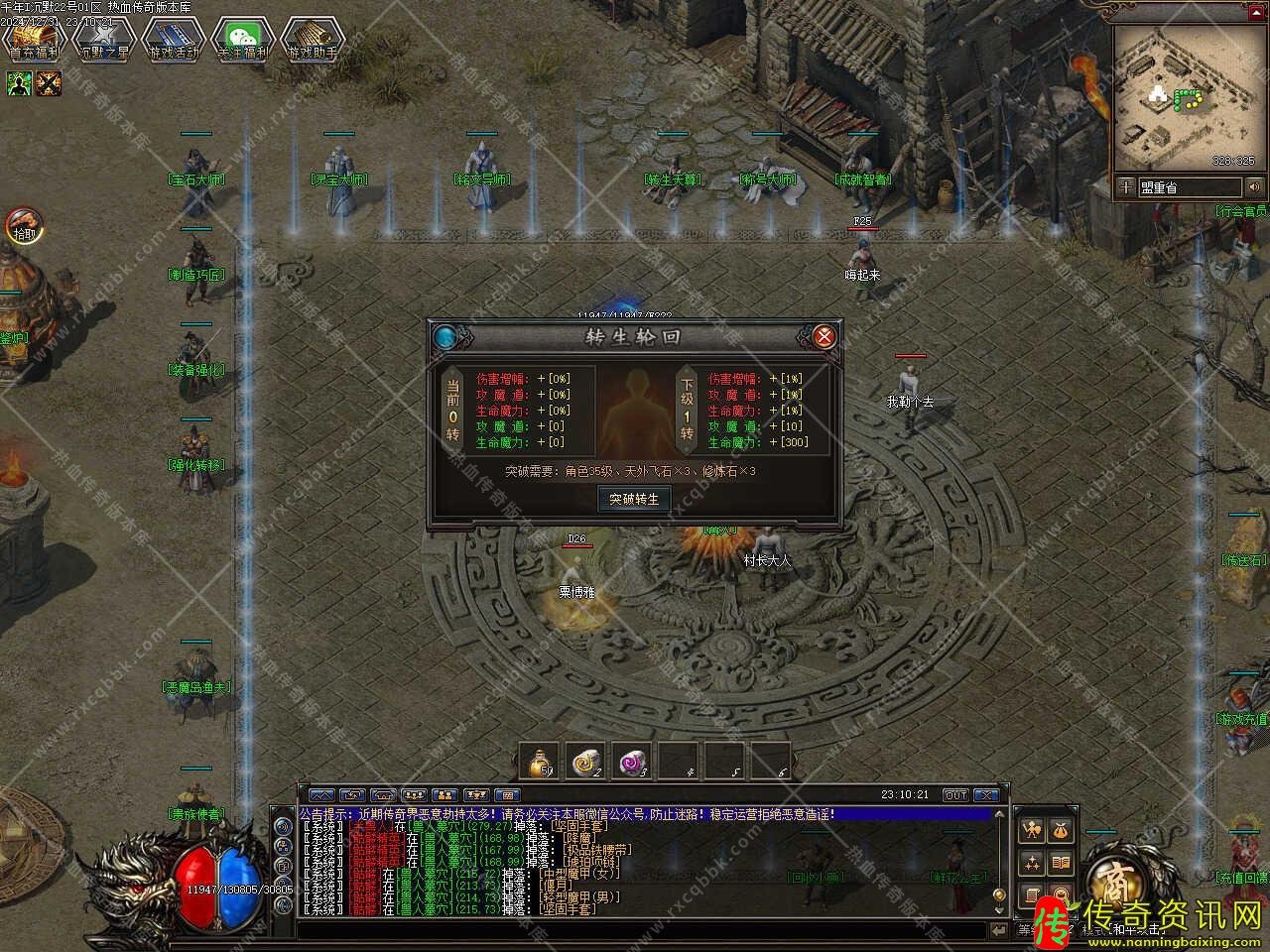1270x952 pixels.
Task: Open the 关注福利 WeChat bonus
Action: pyautogui.click(x=243, y=40)
